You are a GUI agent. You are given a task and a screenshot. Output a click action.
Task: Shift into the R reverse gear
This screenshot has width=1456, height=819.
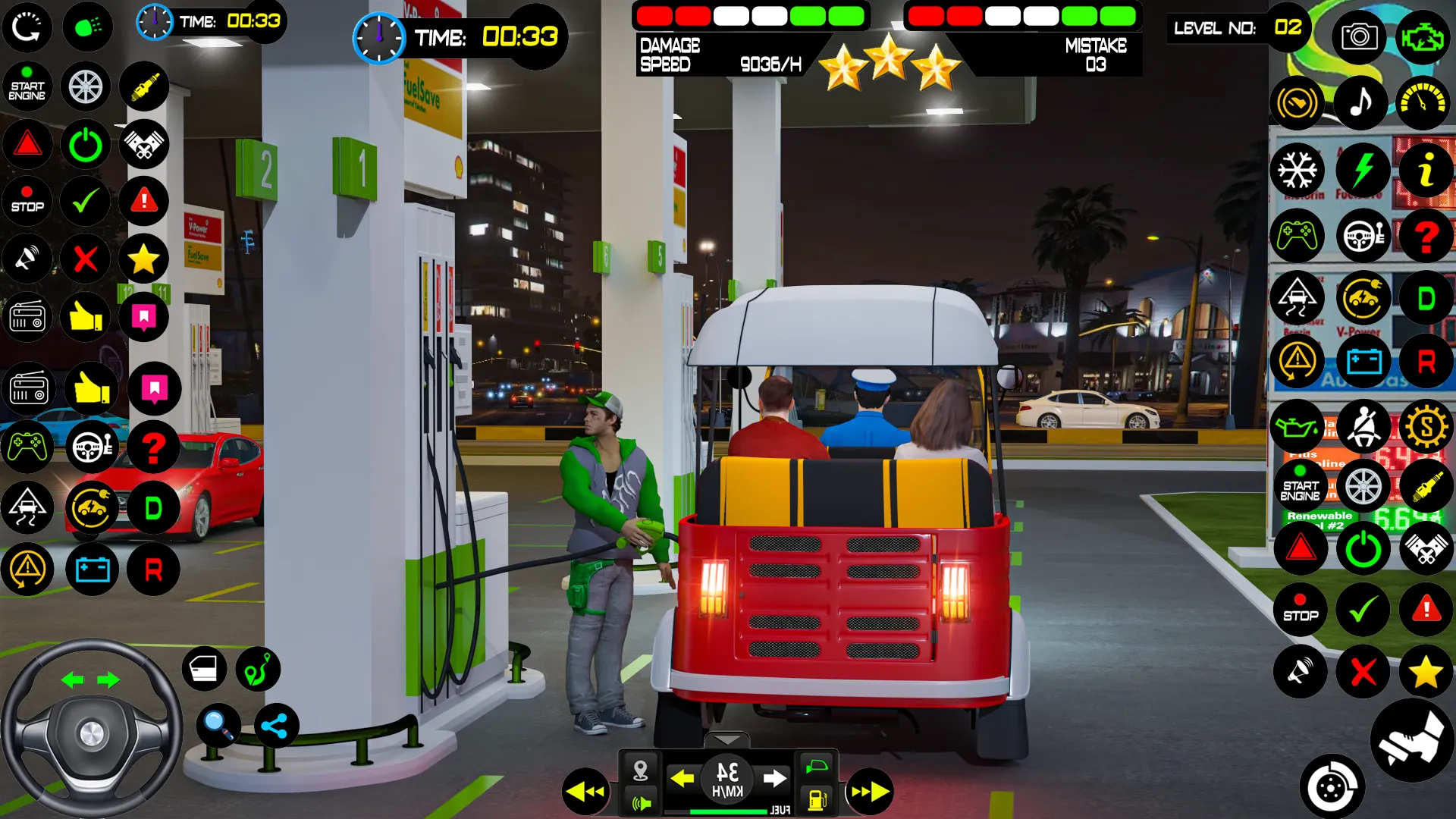coord(155,570)
